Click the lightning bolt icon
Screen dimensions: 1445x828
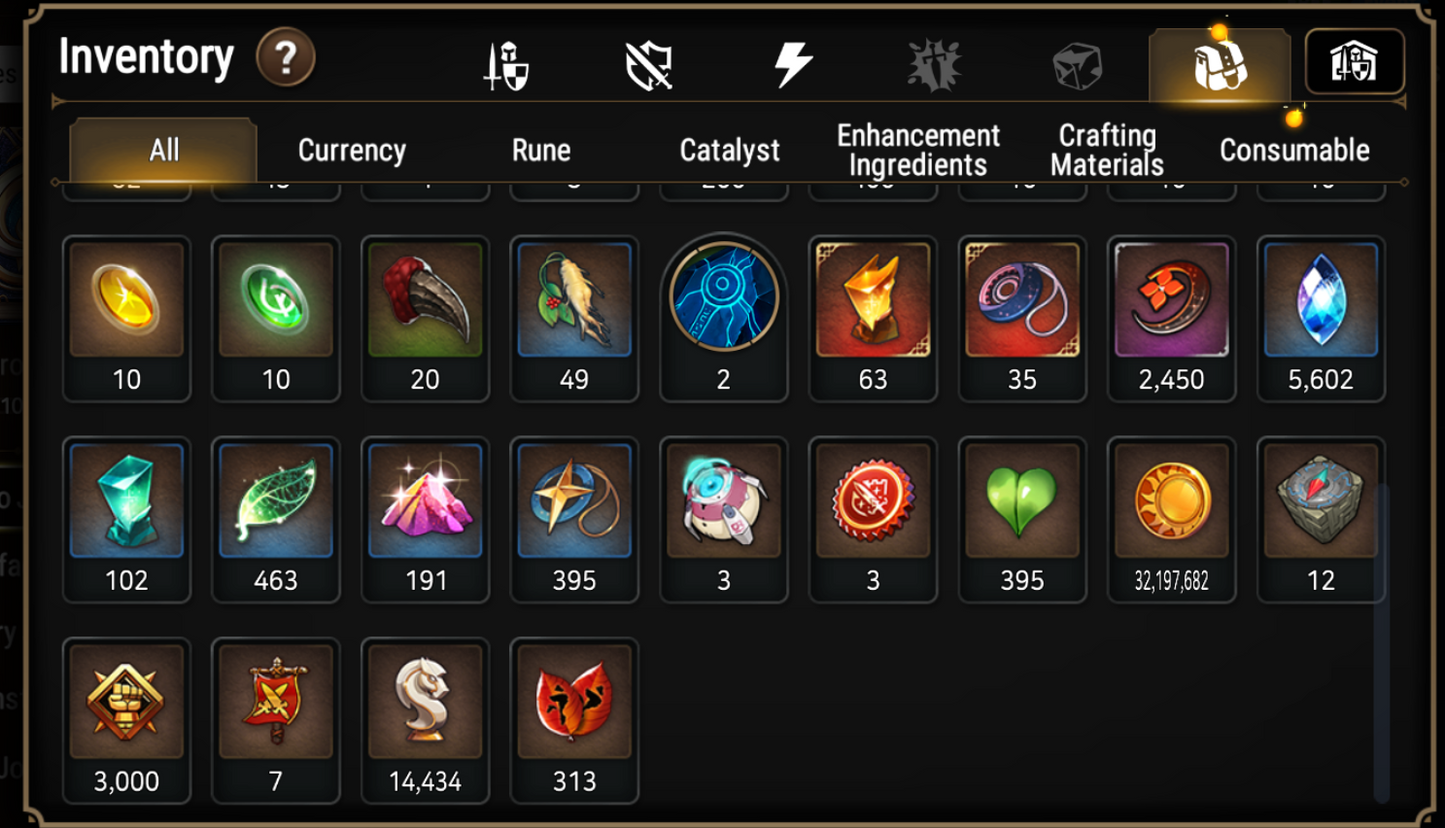(793, 62)
